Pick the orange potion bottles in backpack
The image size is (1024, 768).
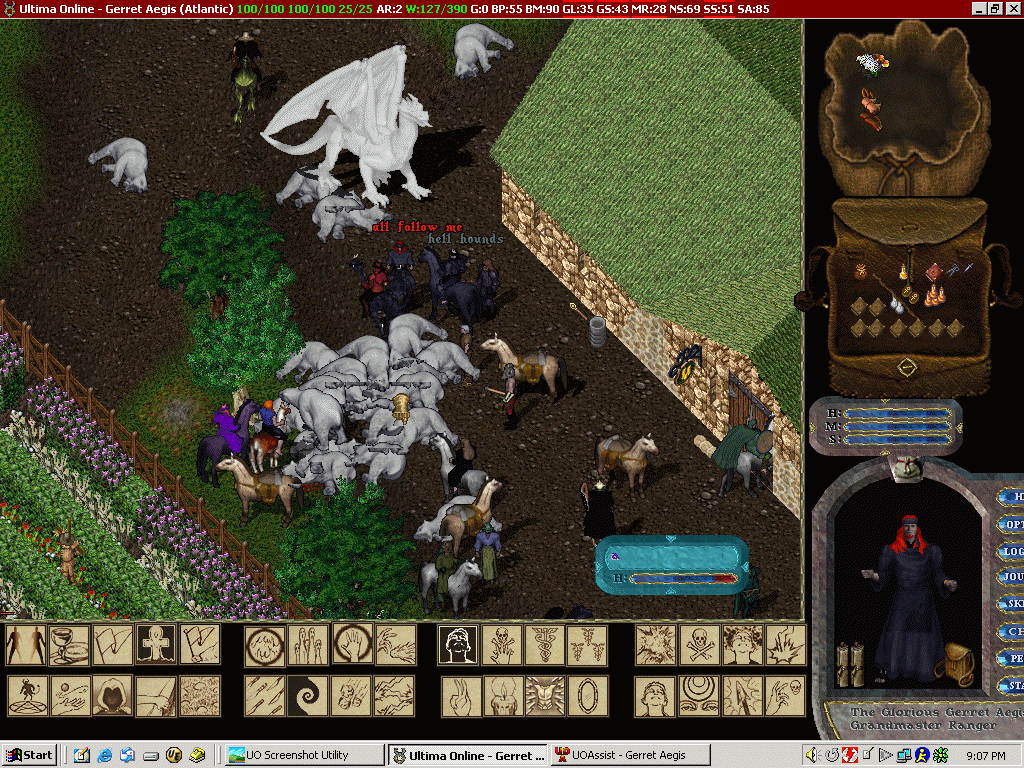coord(934,295)
